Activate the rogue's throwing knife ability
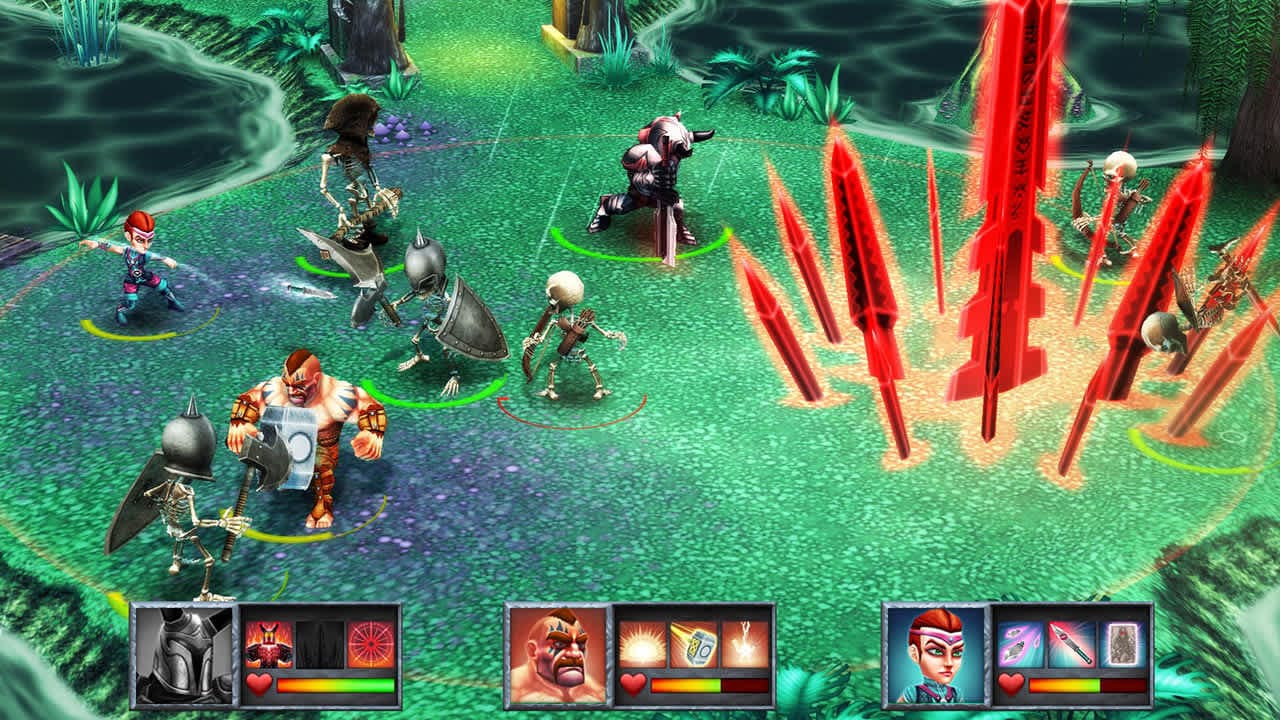 [x=1070, y=642]
